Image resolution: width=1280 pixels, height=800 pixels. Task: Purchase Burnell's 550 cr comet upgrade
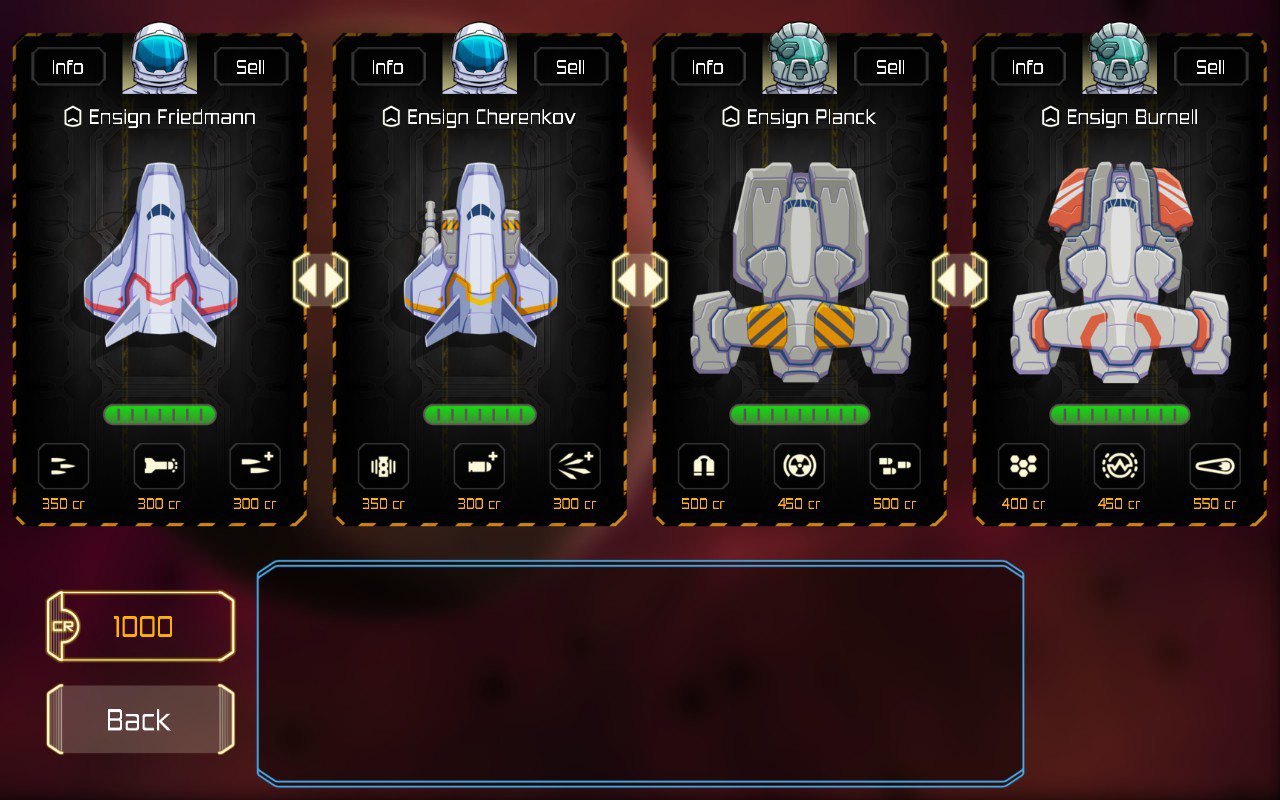(x=1215, y=467)
